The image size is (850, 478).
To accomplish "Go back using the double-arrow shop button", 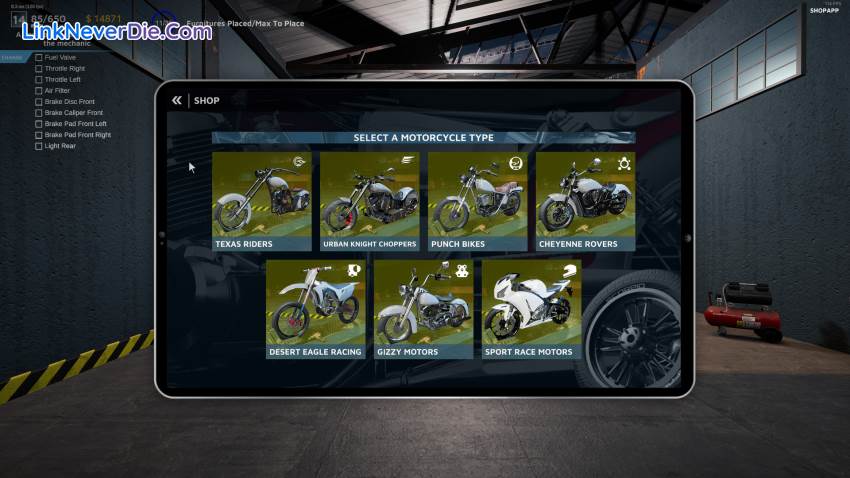I will [177, 100].
